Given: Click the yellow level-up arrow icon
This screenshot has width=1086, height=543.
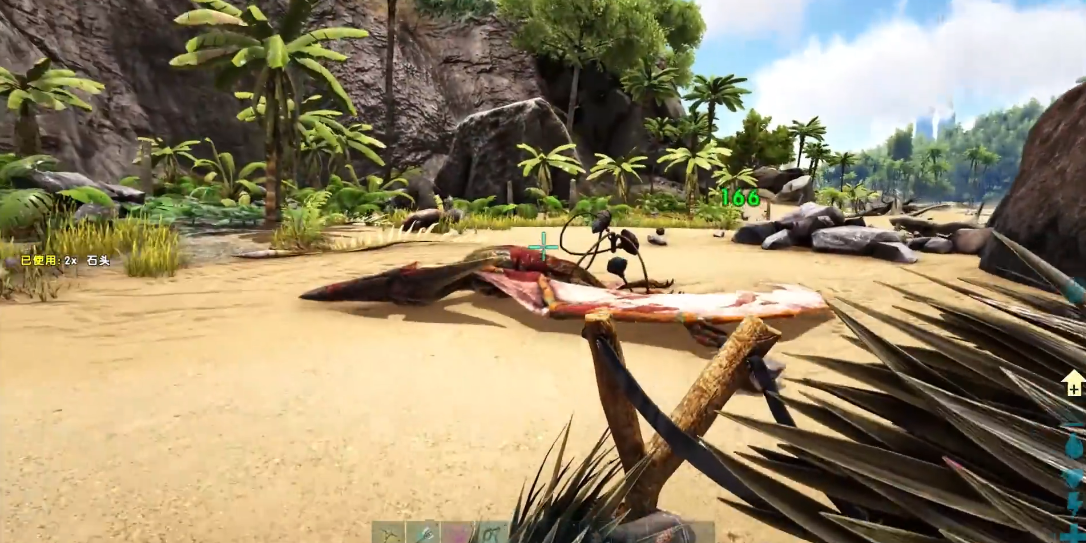Looking at the screenshot, I should click(1073, 383).
